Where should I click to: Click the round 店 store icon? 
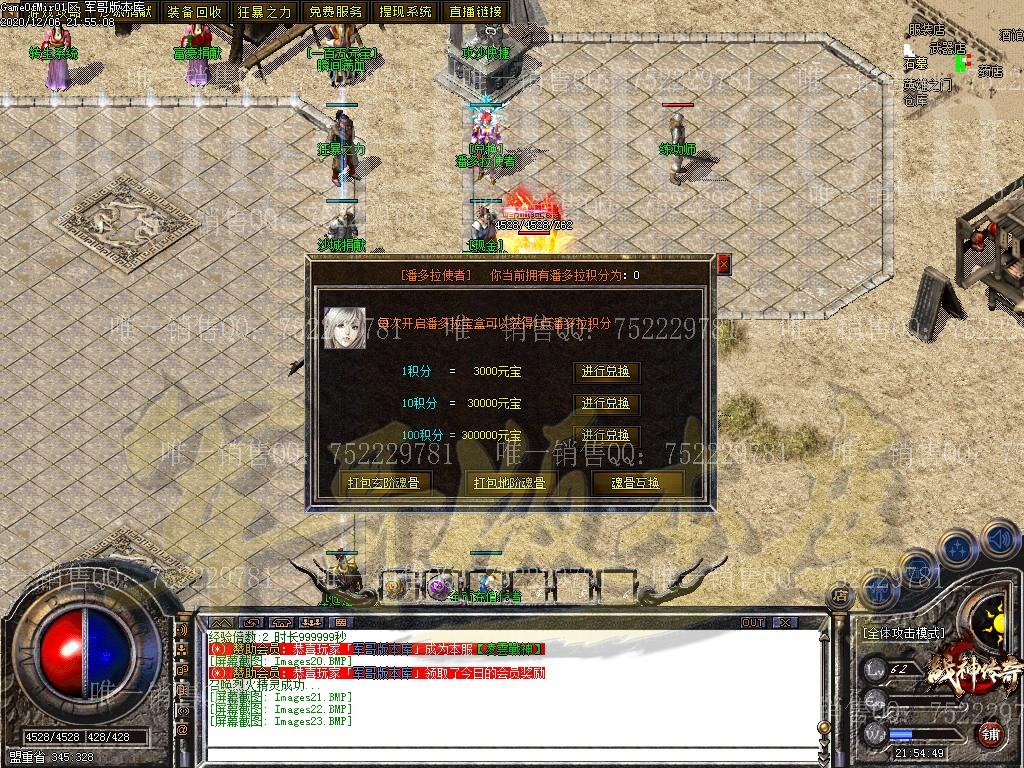pos(840,596)
